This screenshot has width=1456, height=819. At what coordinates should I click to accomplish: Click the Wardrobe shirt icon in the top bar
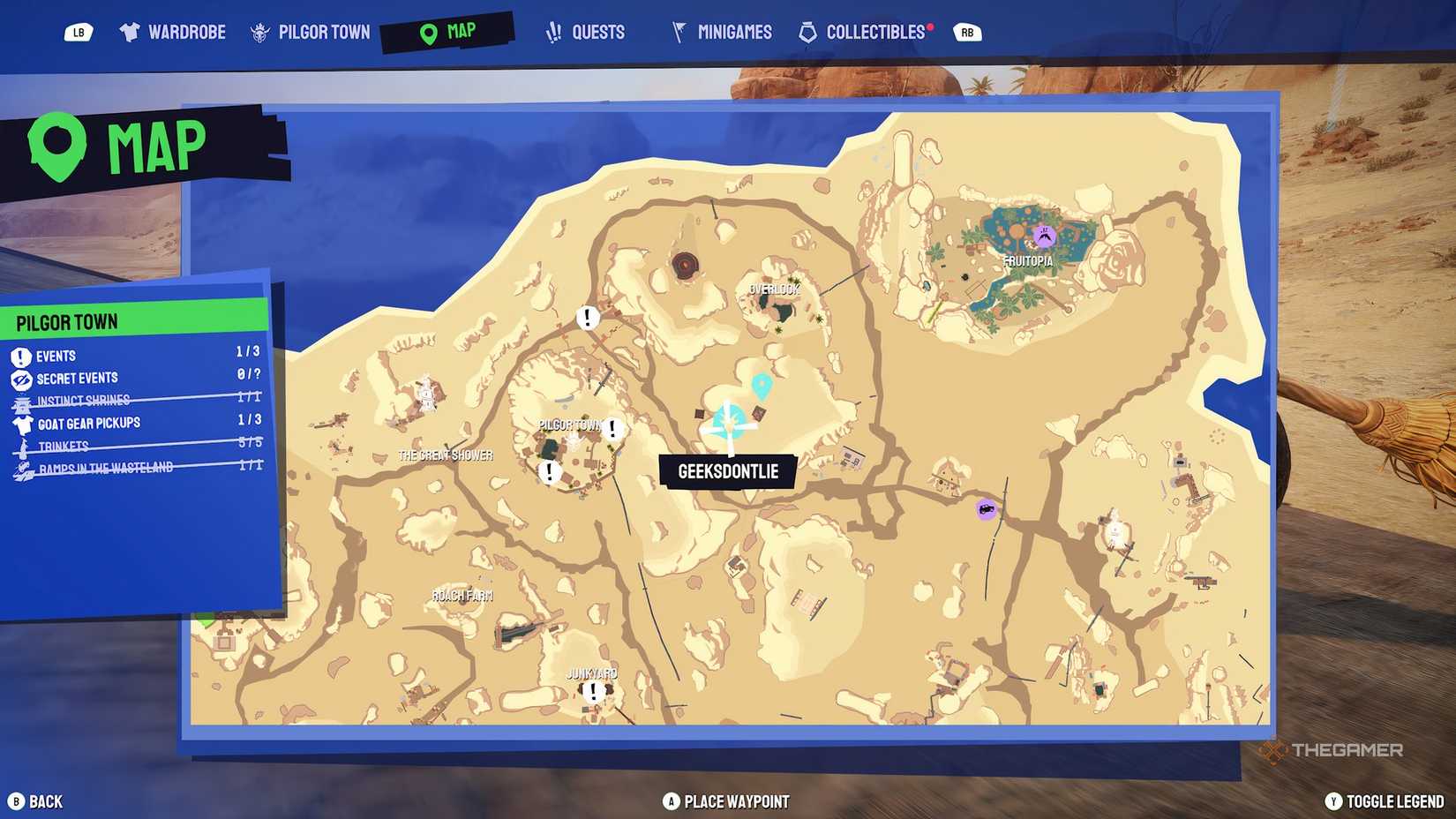[130, 31]
